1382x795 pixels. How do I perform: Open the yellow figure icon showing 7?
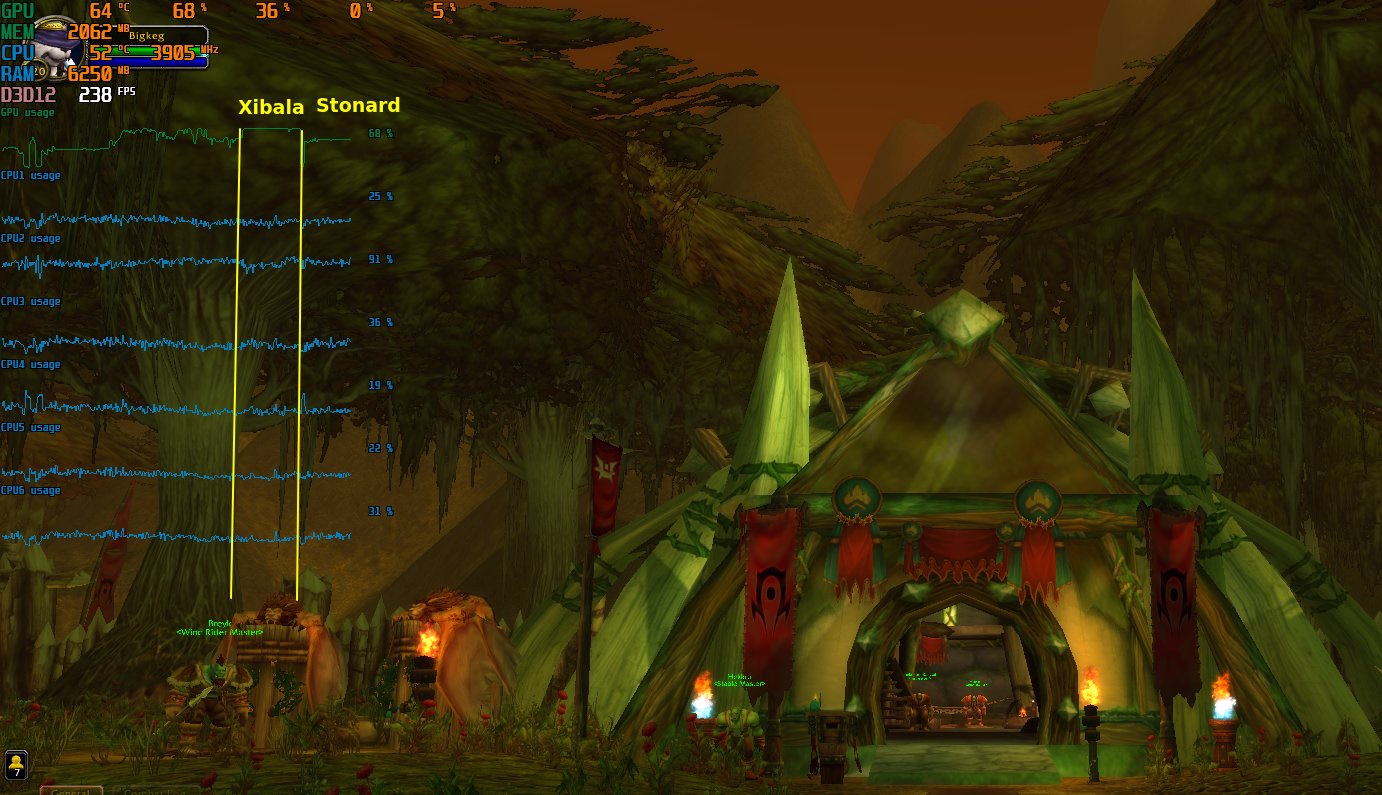[16, 765]
